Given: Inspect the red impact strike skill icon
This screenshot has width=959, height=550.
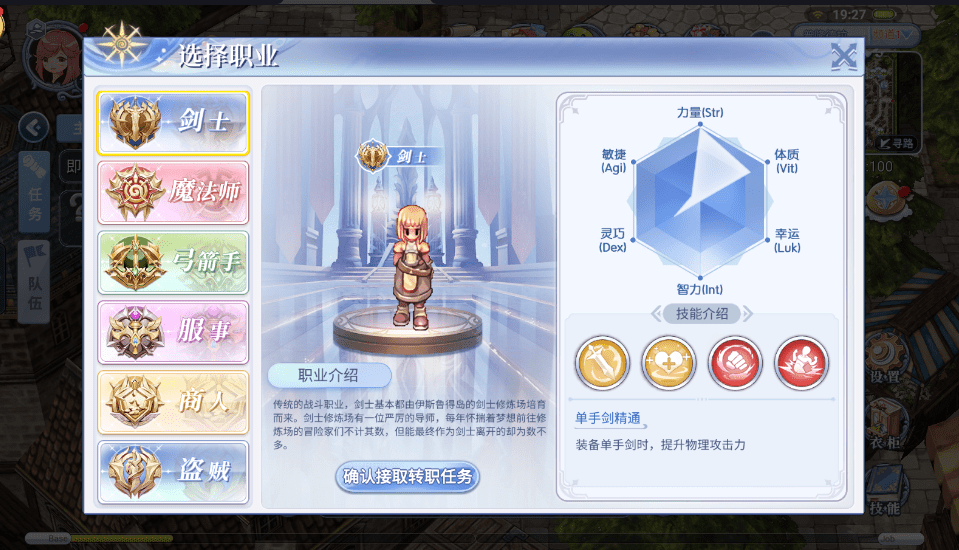Looking at the screenshot, I should point(801,362).
